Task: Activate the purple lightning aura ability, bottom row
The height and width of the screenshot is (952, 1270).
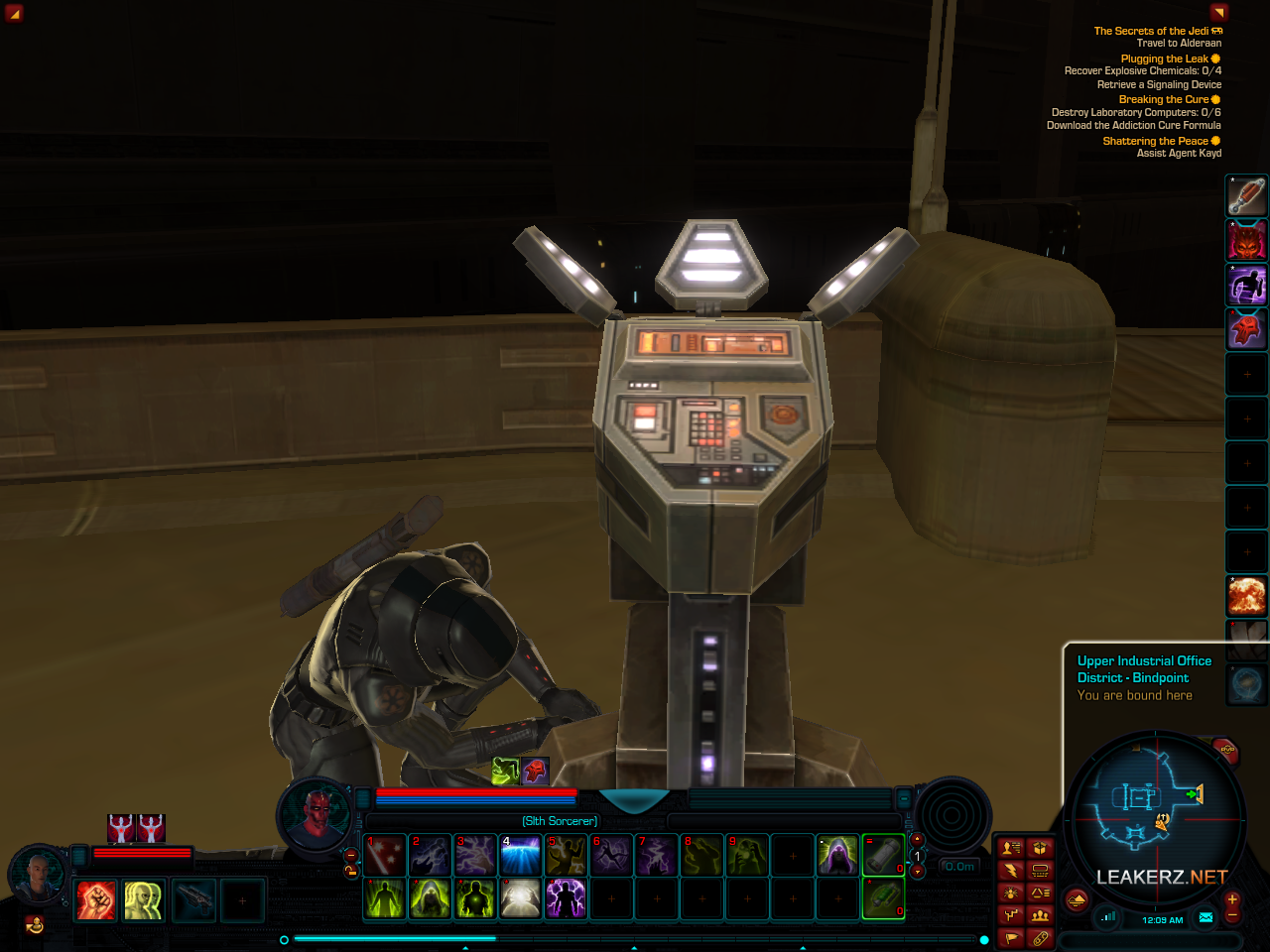Action: pos(566,899)
